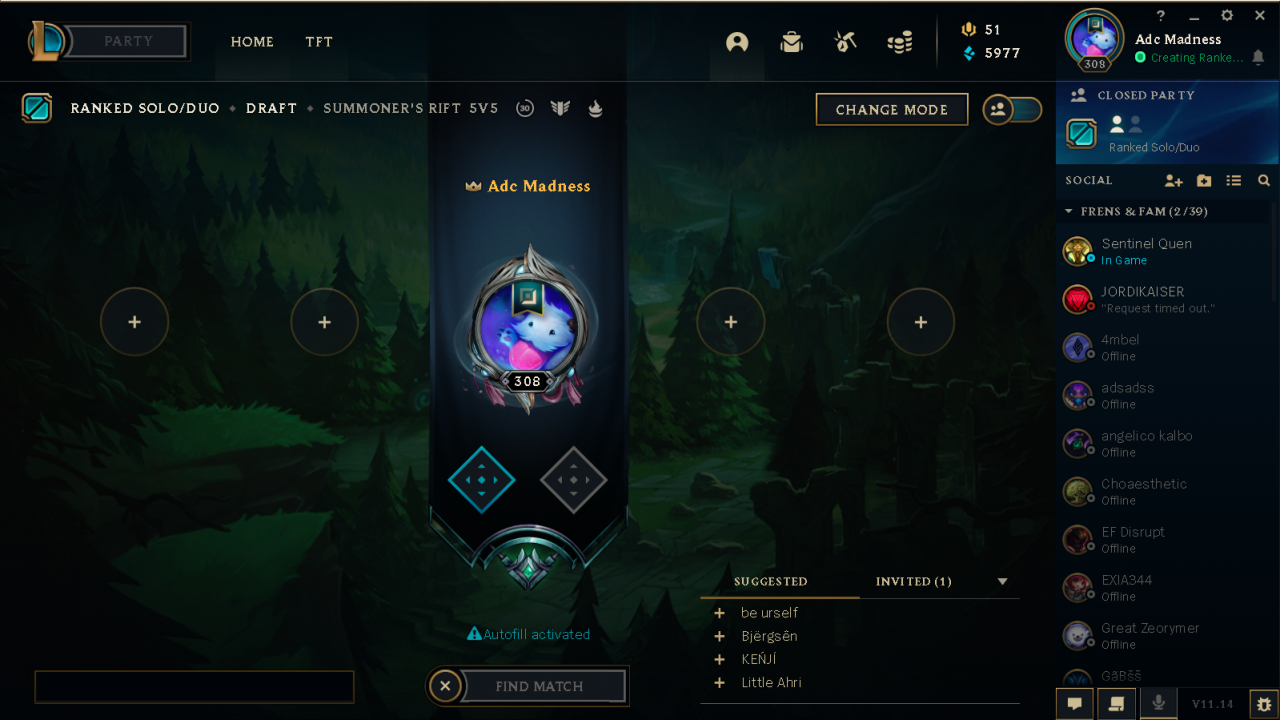The width and height of the screenshot is (1280, 720).
Task: Report a bug using the bug icon
Action: (1262, 704)
